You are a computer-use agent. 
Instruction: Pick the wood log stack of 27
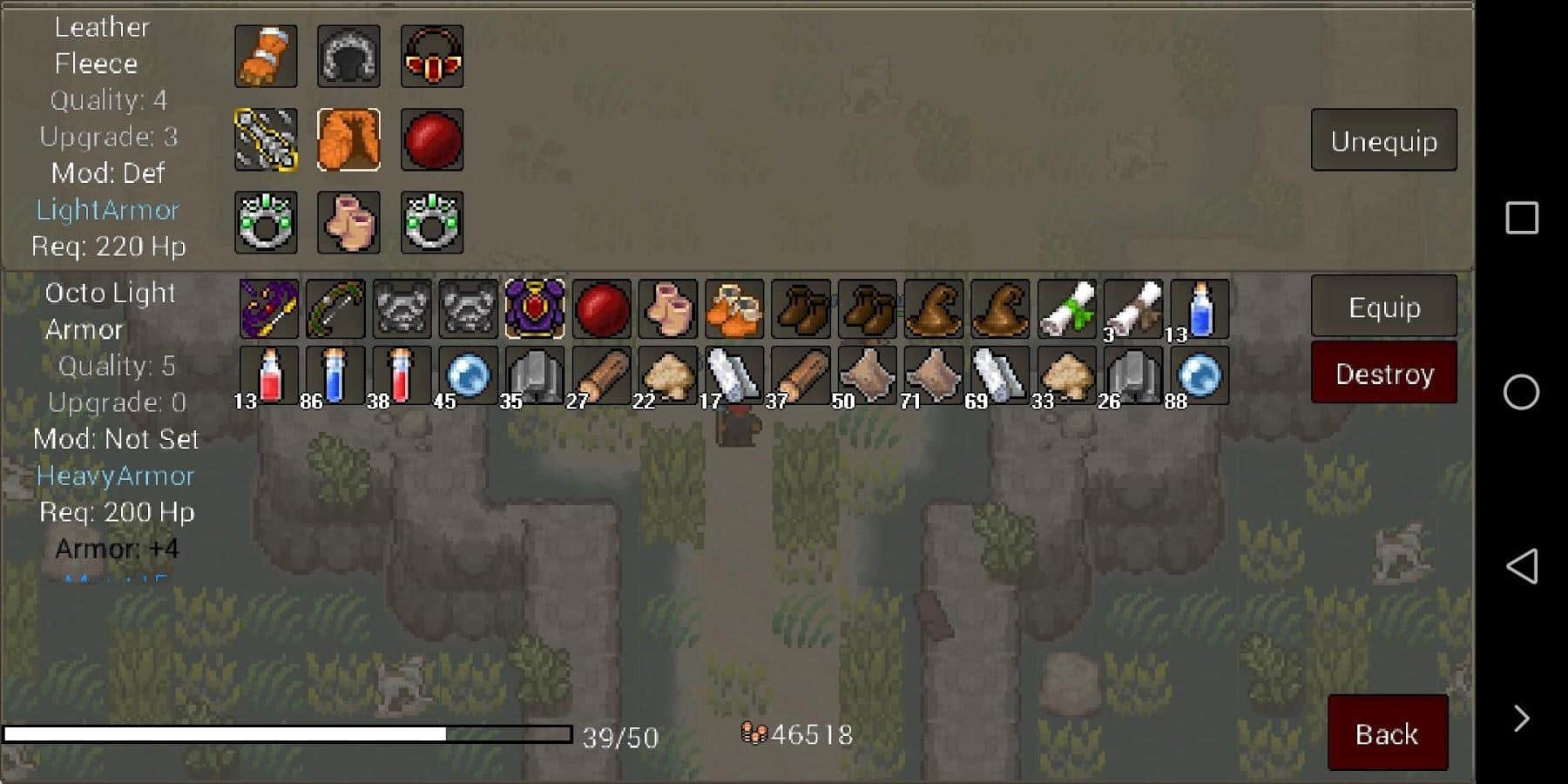601,375
